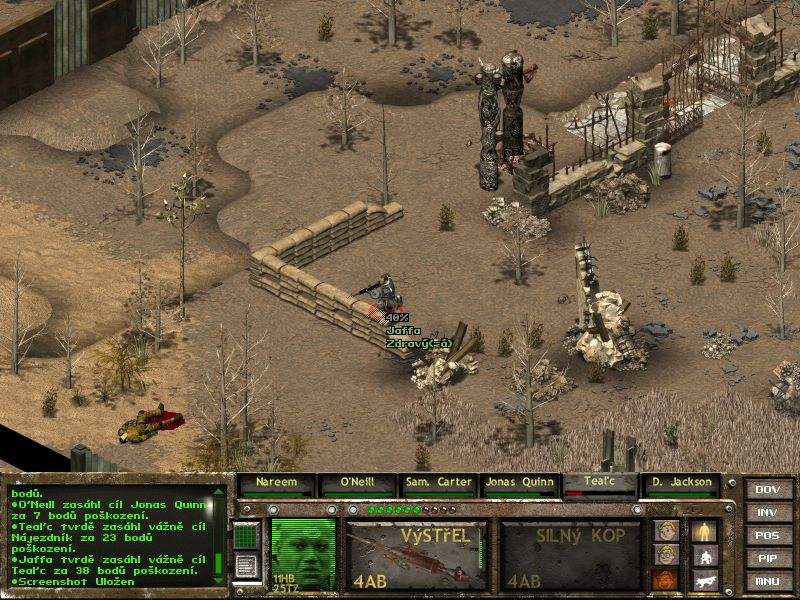The width and height of the screenshot is (800, 600).
Task: Click the POS button
Action: click(x=767, y=536)
